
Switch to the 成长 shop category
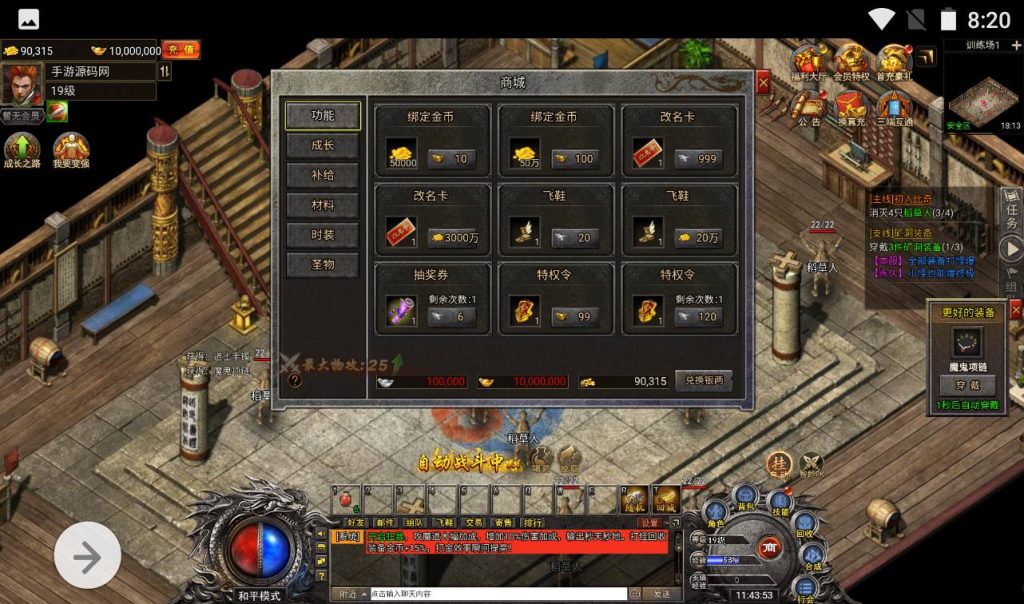322,146
